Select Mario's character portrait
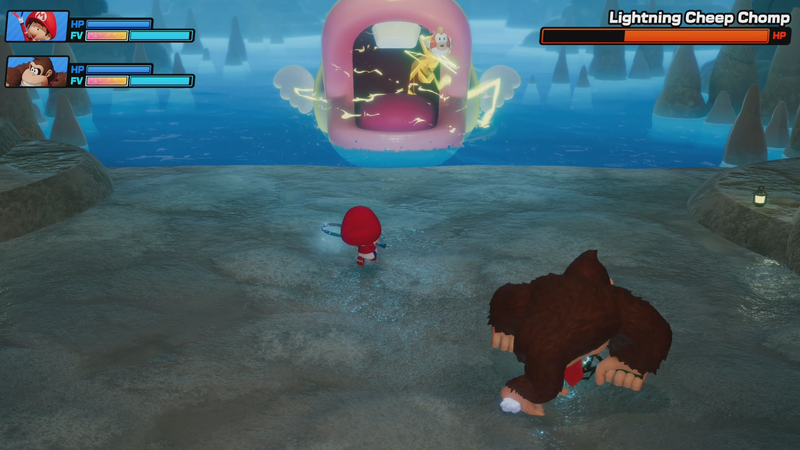The height and width of the screenshot is (450, 800). [x=37, y=26]
